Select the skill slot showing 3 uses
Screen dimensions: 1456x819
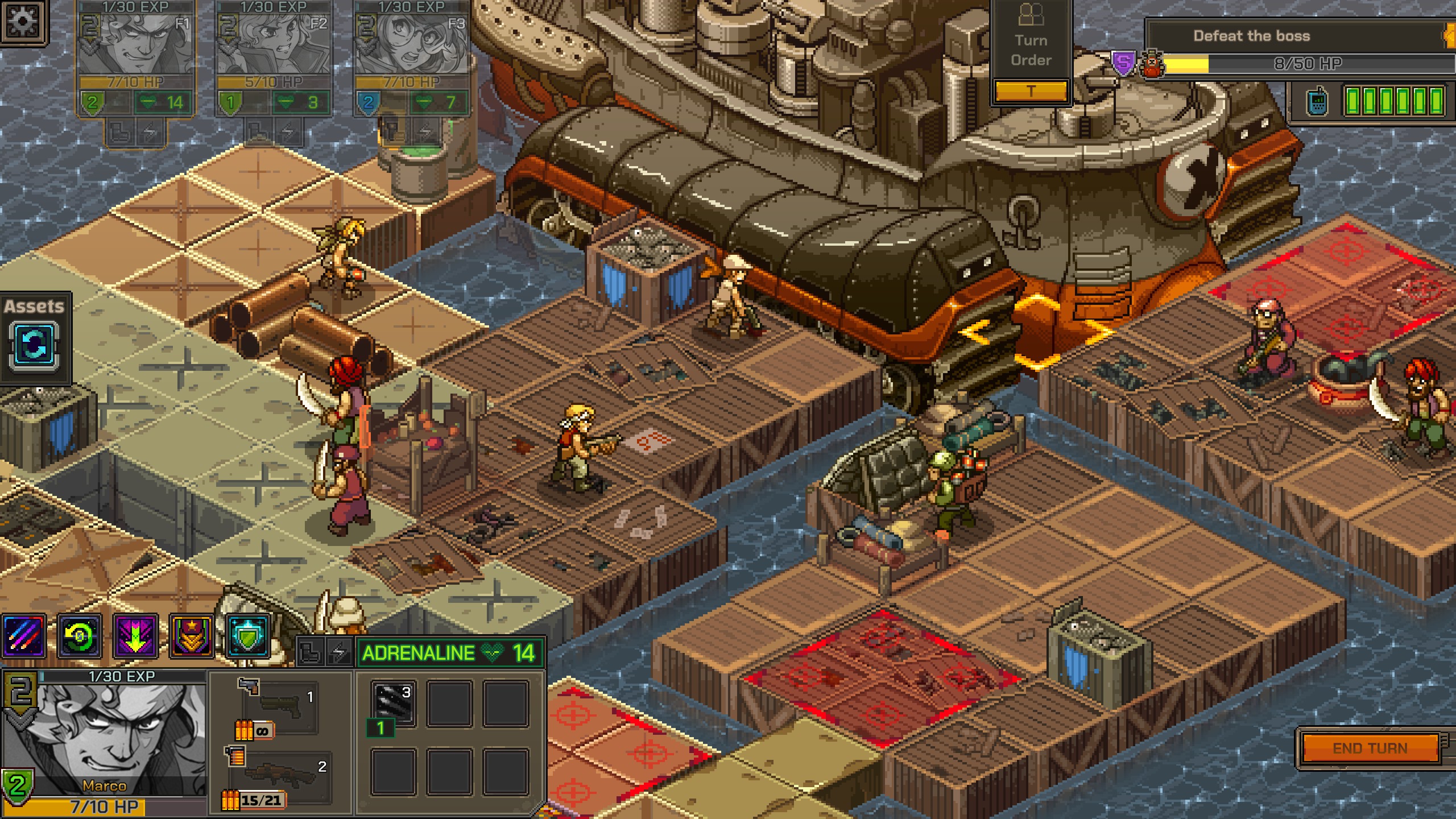click(x=394, y=703)
